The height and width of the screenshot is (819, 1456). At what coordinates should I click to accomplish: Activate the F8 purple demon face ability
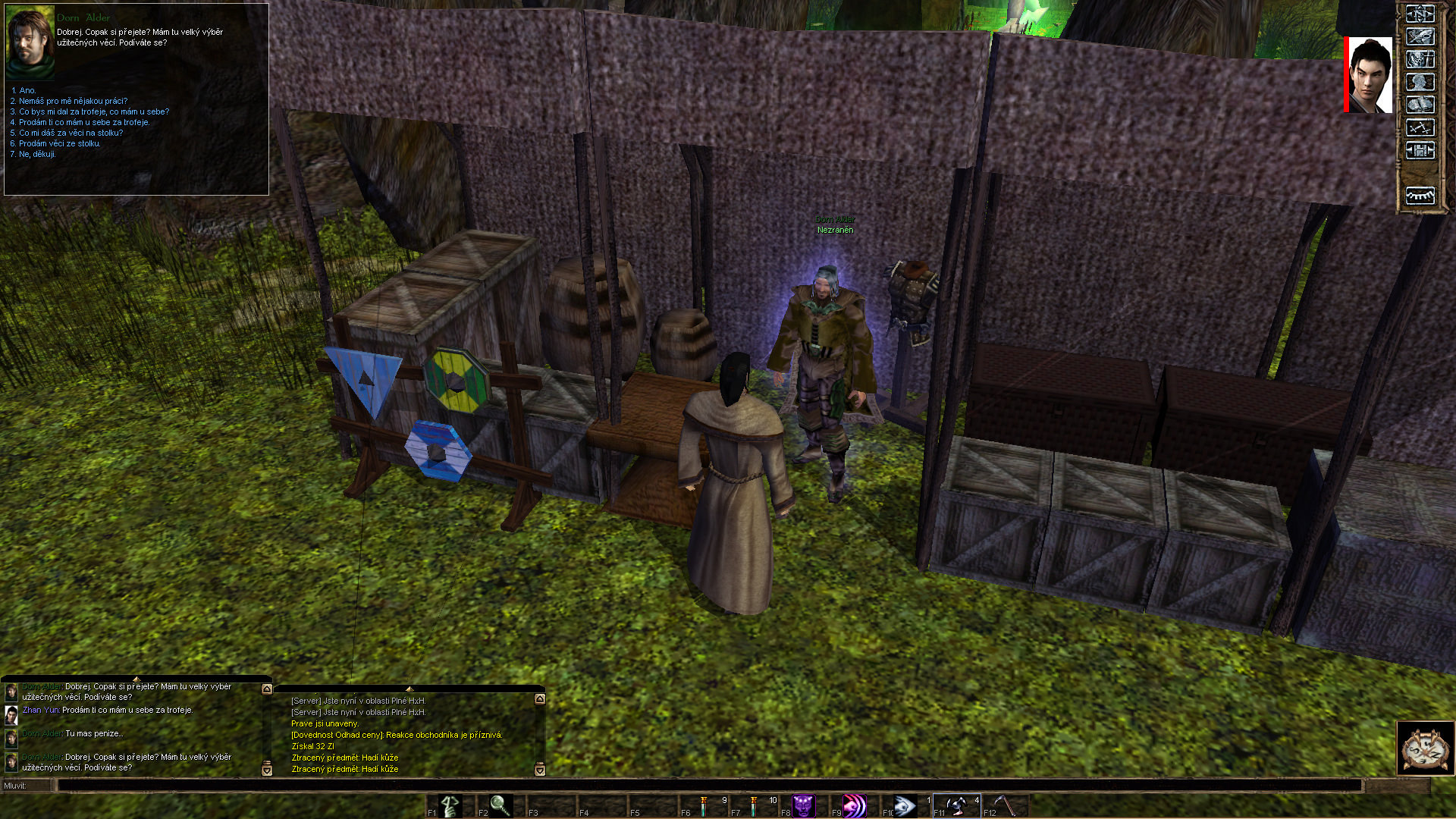[x=803, y=805]
